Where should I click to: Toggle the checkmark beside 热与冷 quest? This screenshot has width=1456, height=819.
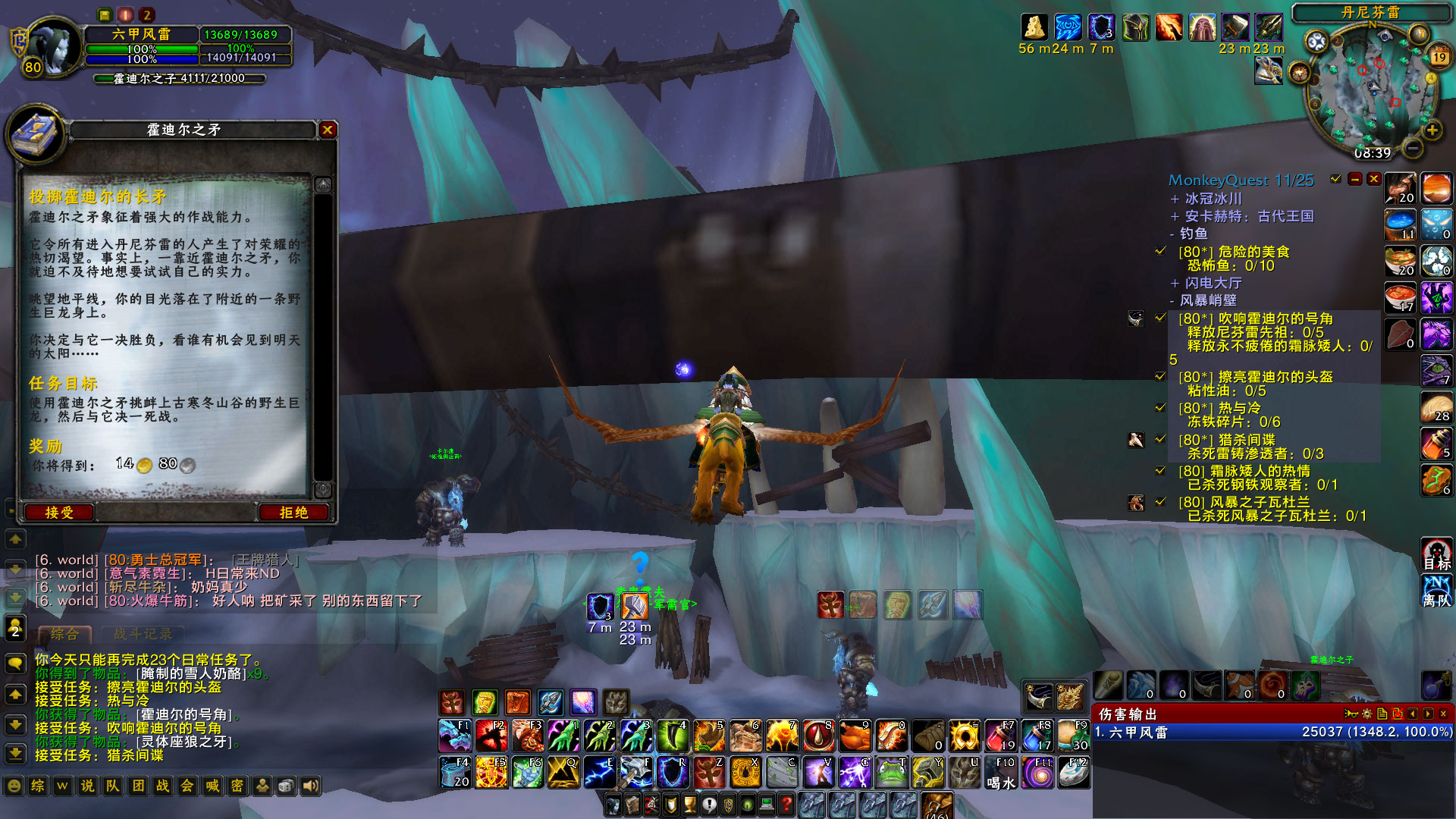pos(1160,408)
